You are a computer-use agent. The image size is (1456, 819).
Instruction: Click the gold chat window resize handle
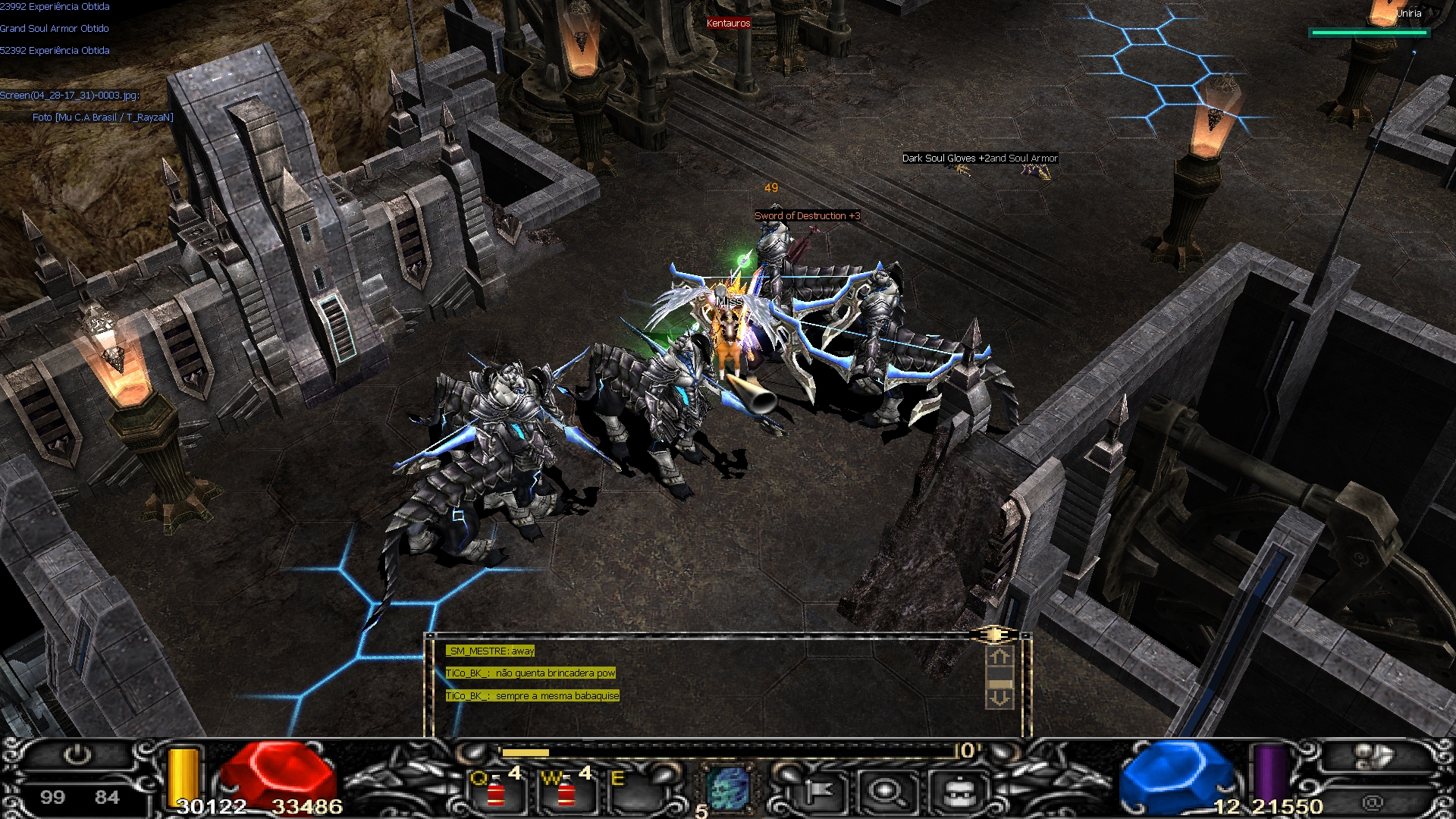(998, 634)
